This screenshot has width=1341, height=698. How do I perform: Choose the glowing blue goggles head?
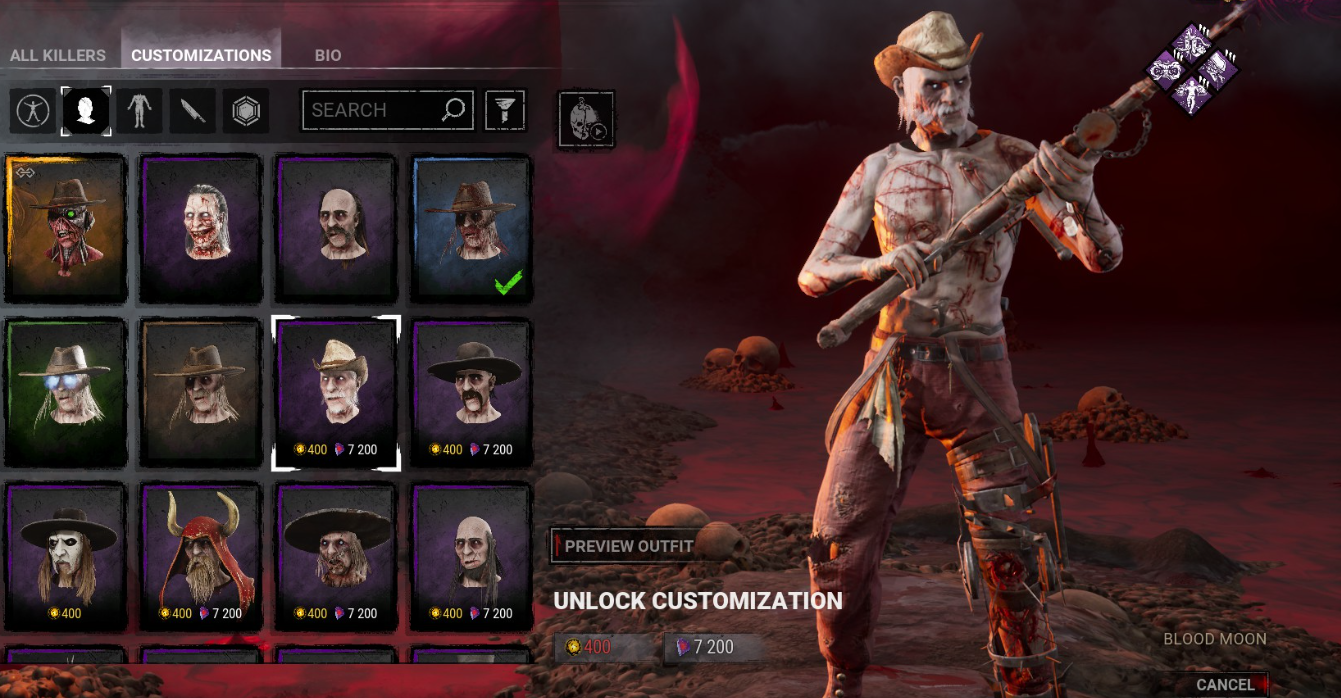tap(66, 392)
